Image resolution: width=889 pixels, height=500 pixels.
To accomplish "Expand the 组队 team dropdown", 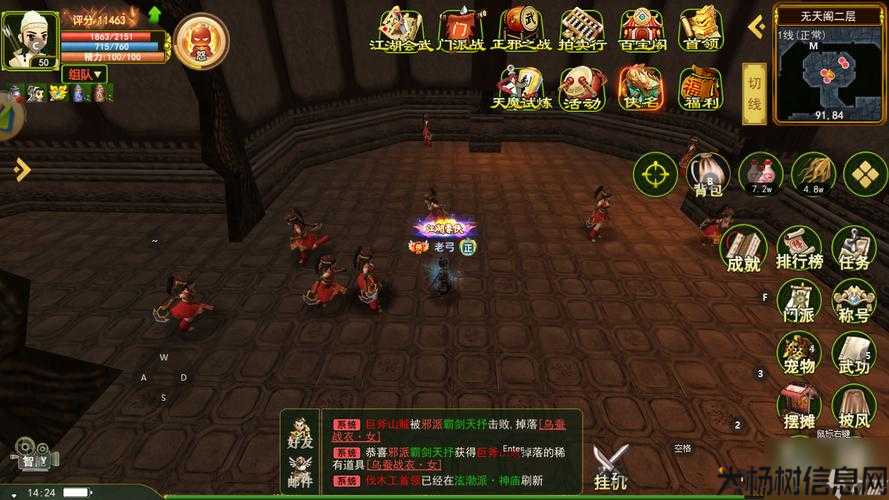I will coord(85,74).
